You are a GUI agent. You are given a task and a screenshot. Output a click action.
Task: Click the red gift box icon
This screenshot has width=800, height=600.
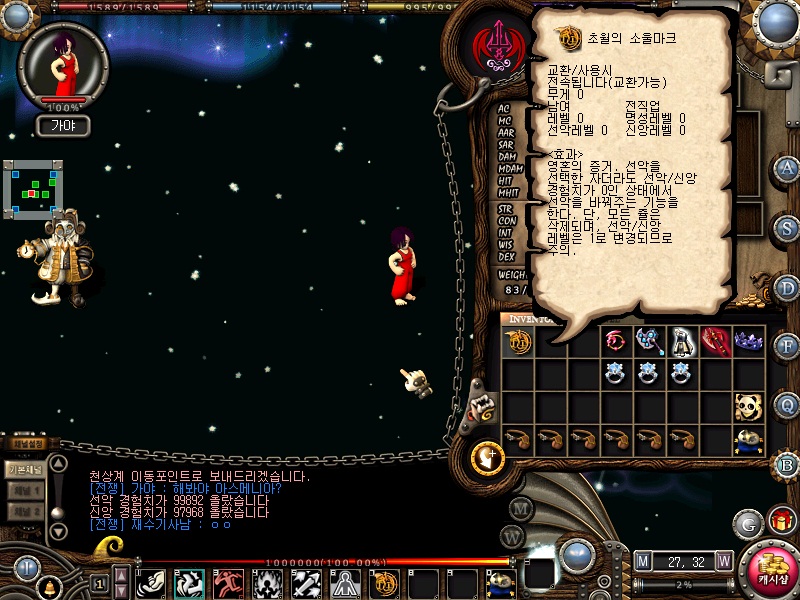point(780,521)
